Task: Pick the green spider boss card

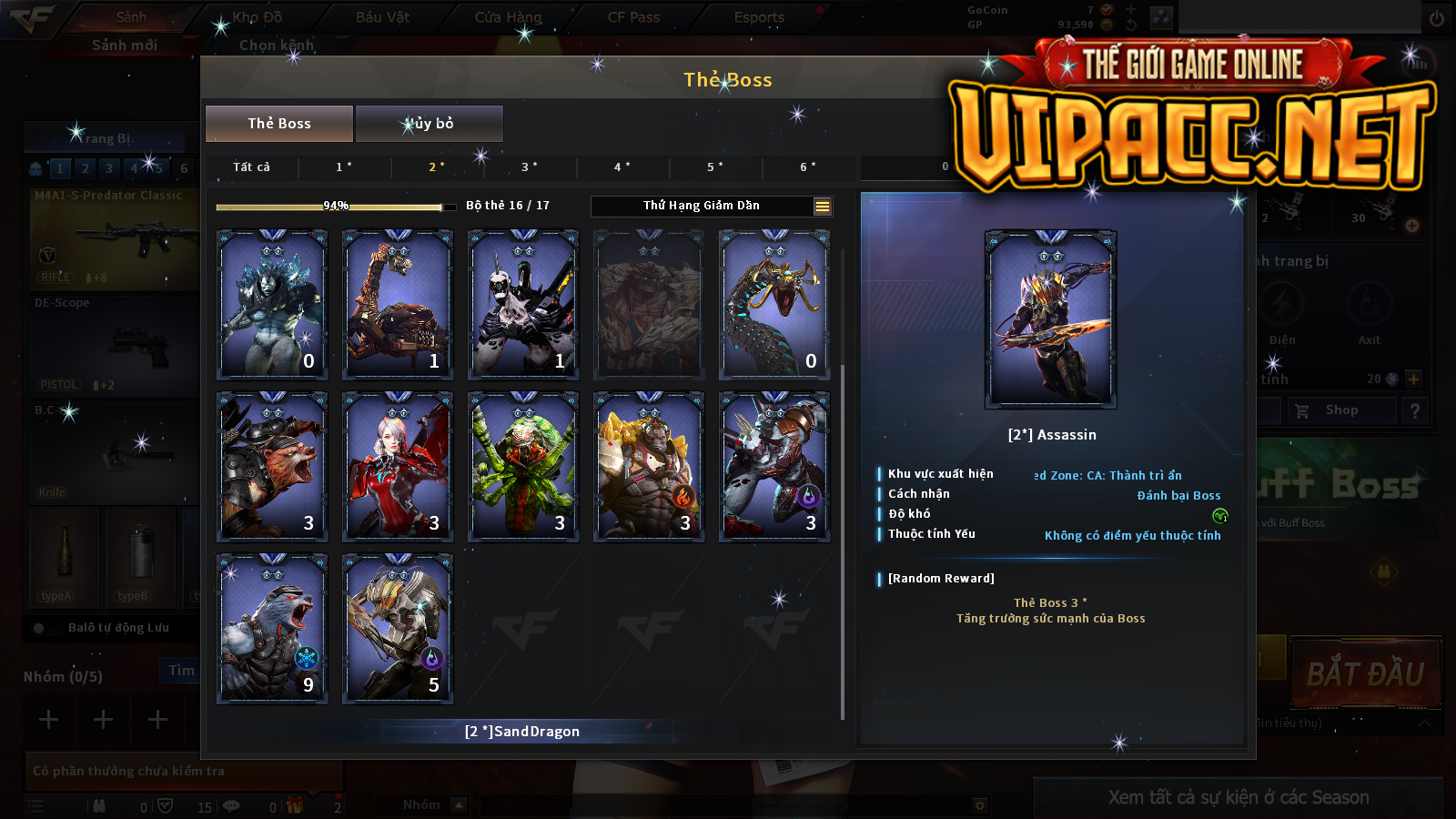Action: tap(523, 466)
